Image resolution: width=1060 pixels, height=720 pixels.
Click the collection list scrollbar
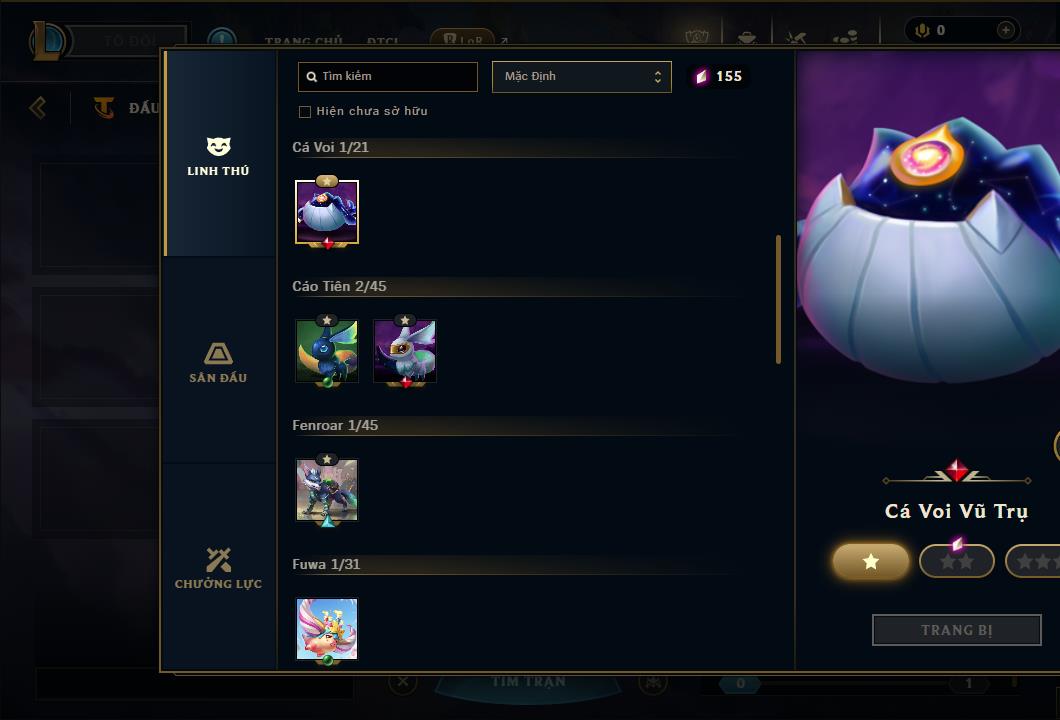[x=778, y=300]
